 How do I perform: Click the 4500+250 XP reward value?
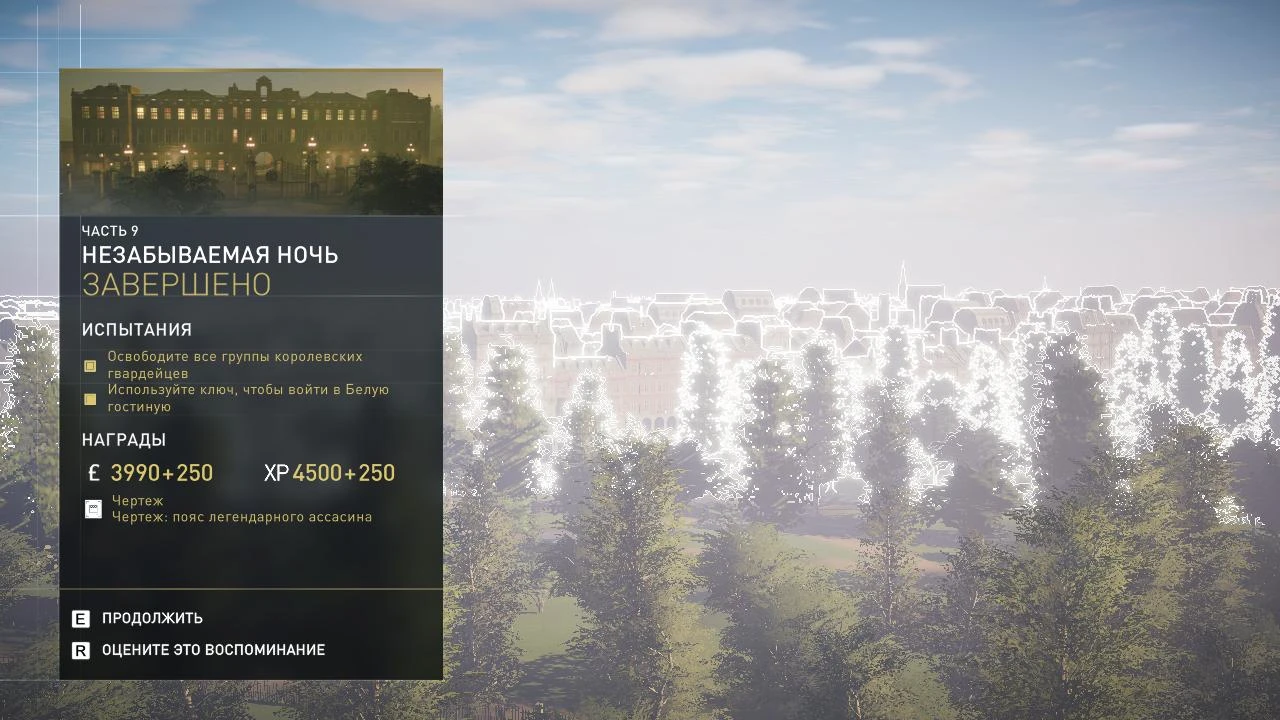pos(344,472)
